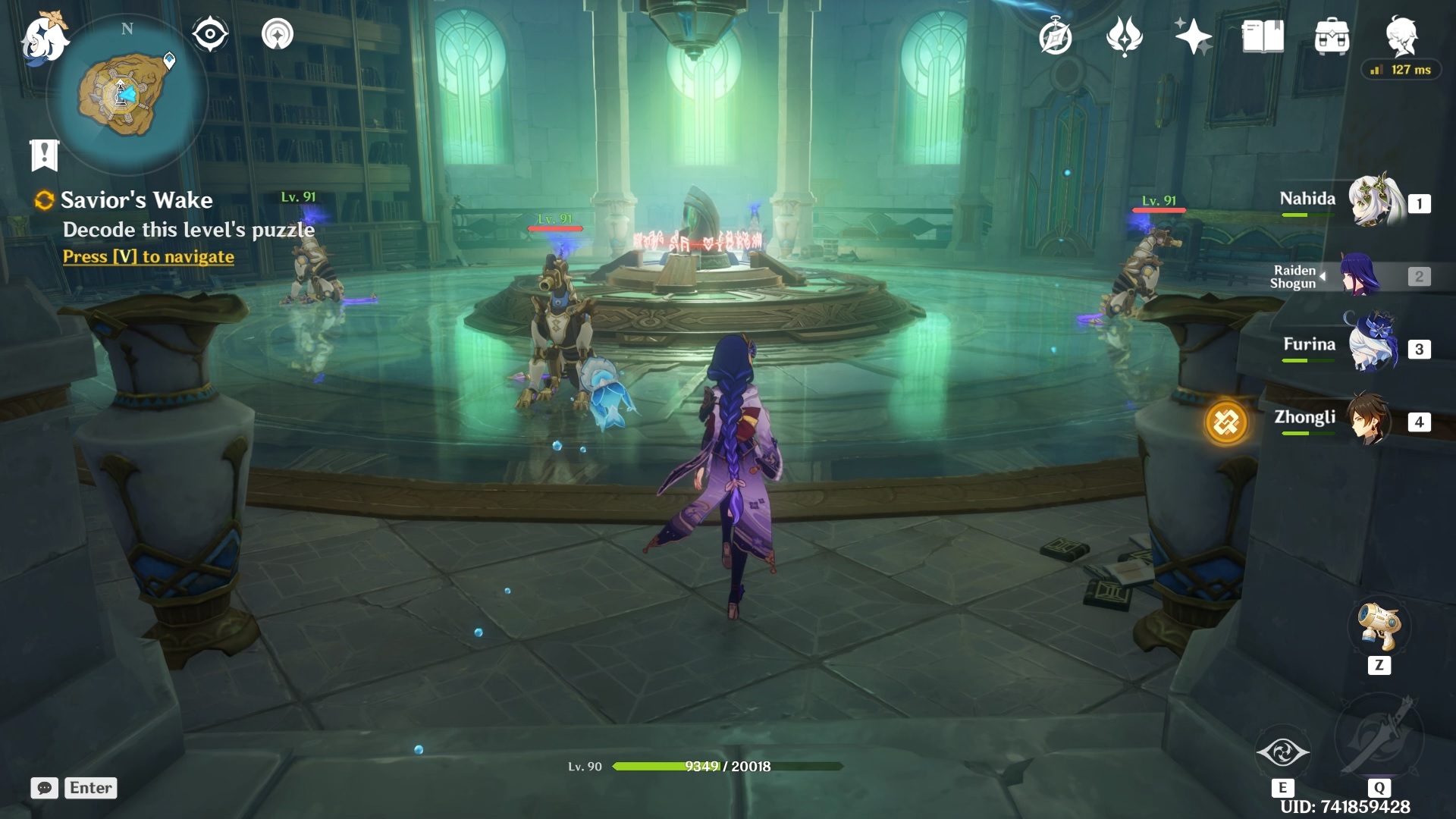Open the adventurer handbook book icon
The width and height of the screenshot is (1456, 819).
click(x=1263, y=36)
